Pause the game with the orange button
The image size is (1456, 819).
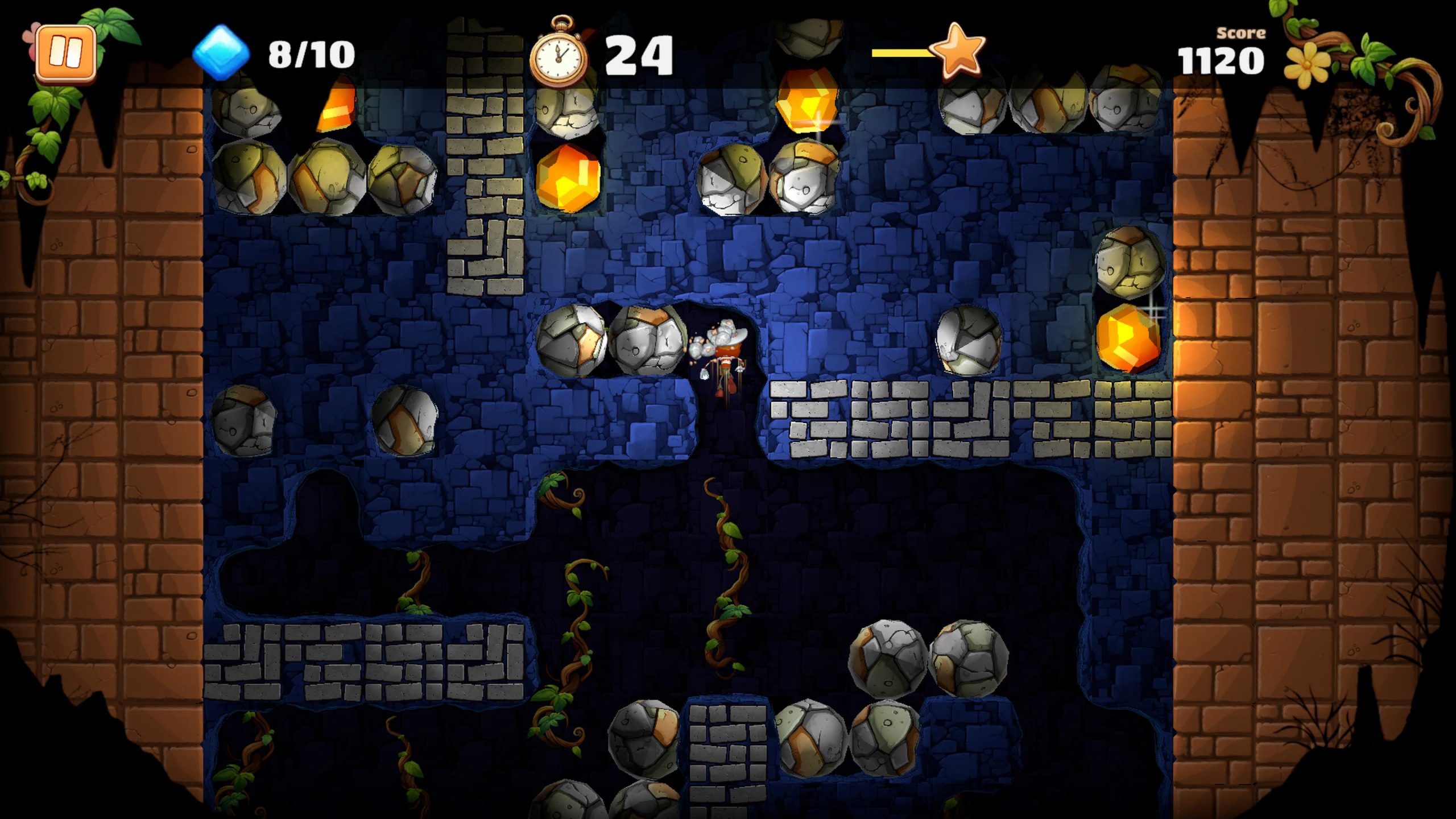point(65,53)
